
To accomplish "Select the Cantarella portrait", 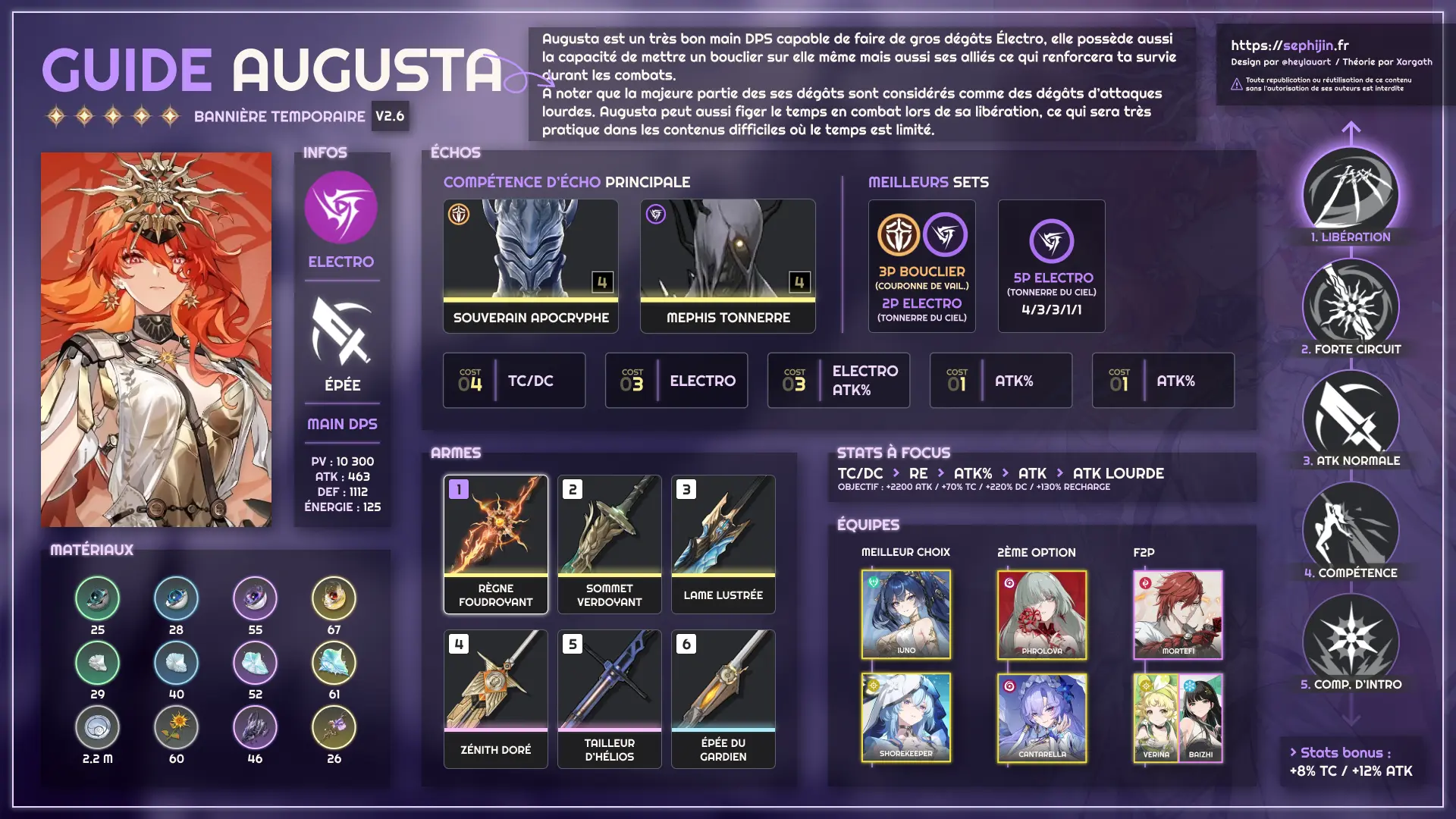I will tap(1041, 717).
